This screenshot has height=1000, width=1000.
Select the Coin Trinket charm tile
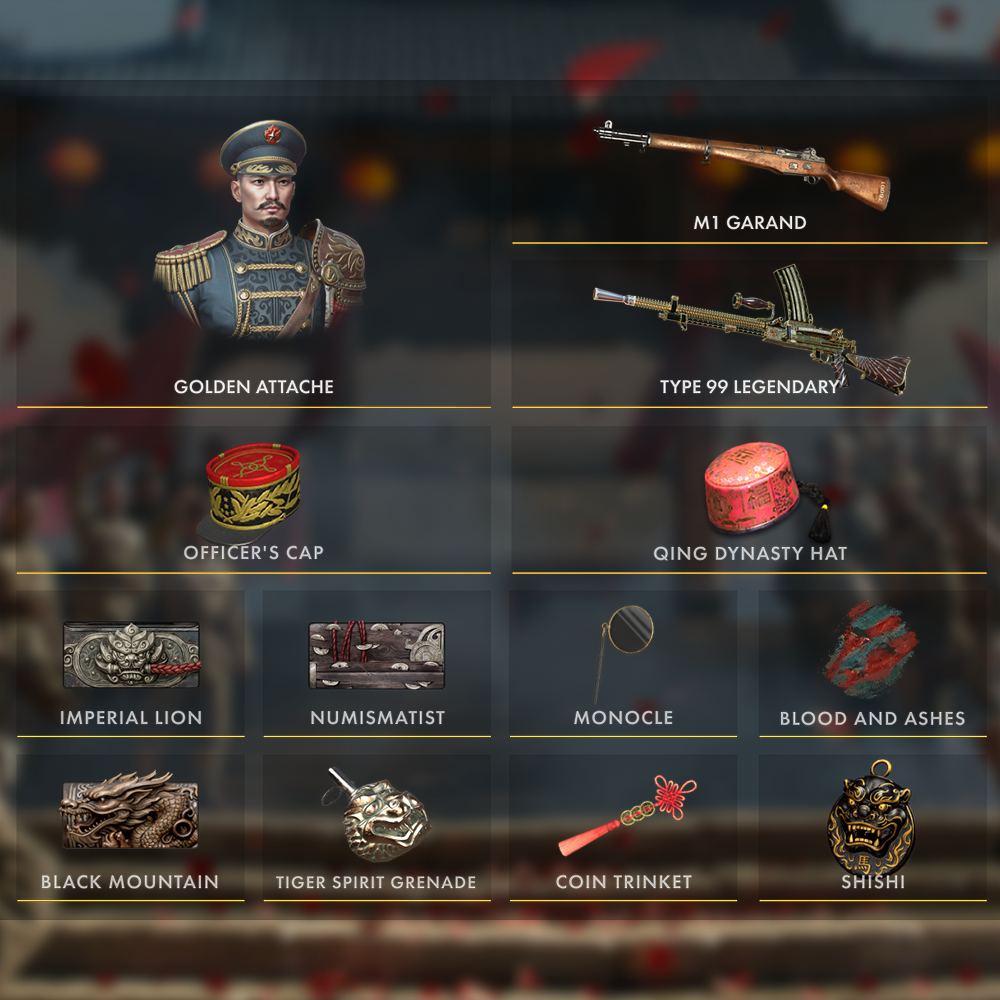coord(623,826)
